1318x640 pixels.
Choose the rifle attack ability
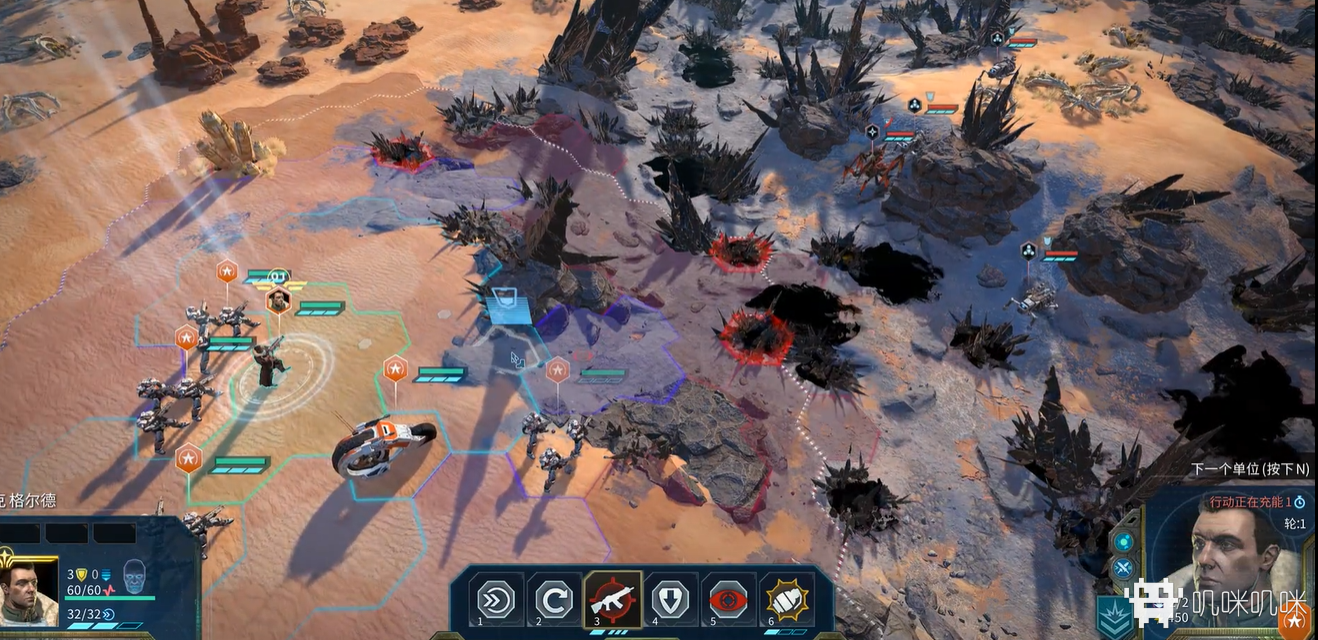pos(613,599)
